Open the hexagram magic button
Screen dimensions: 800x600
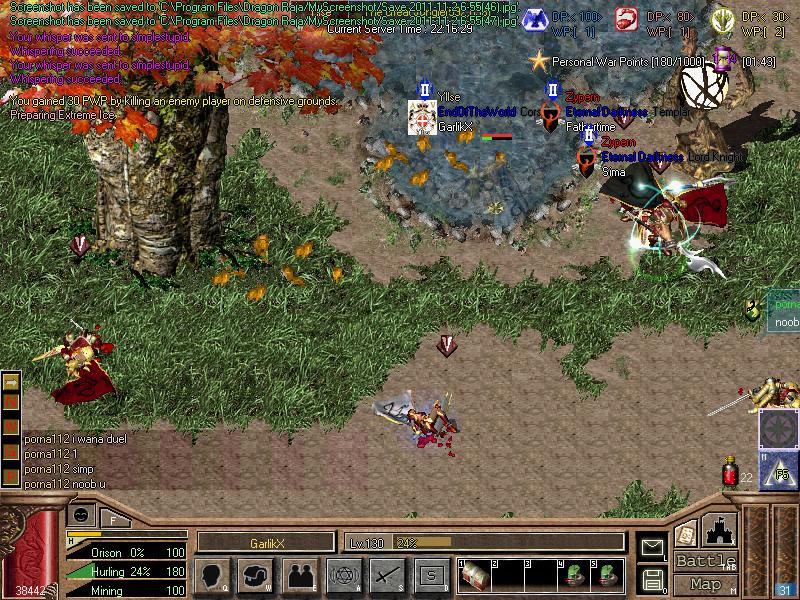click(344, 575)
